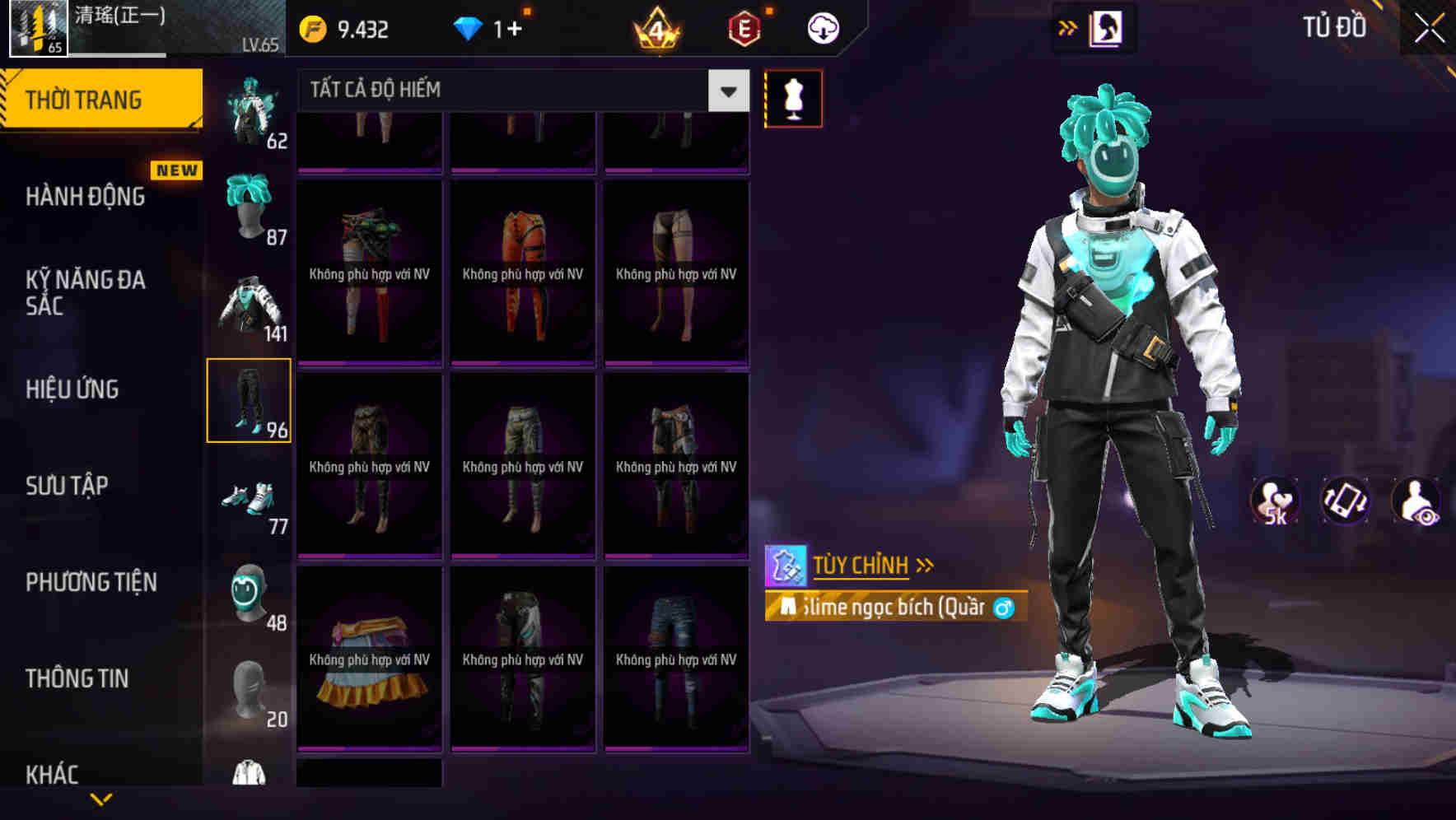Open the wardrobe sharing panel via double-arrow icon
The height and width of the screenshot is (820, 1456).
[x=1069, y=27]
